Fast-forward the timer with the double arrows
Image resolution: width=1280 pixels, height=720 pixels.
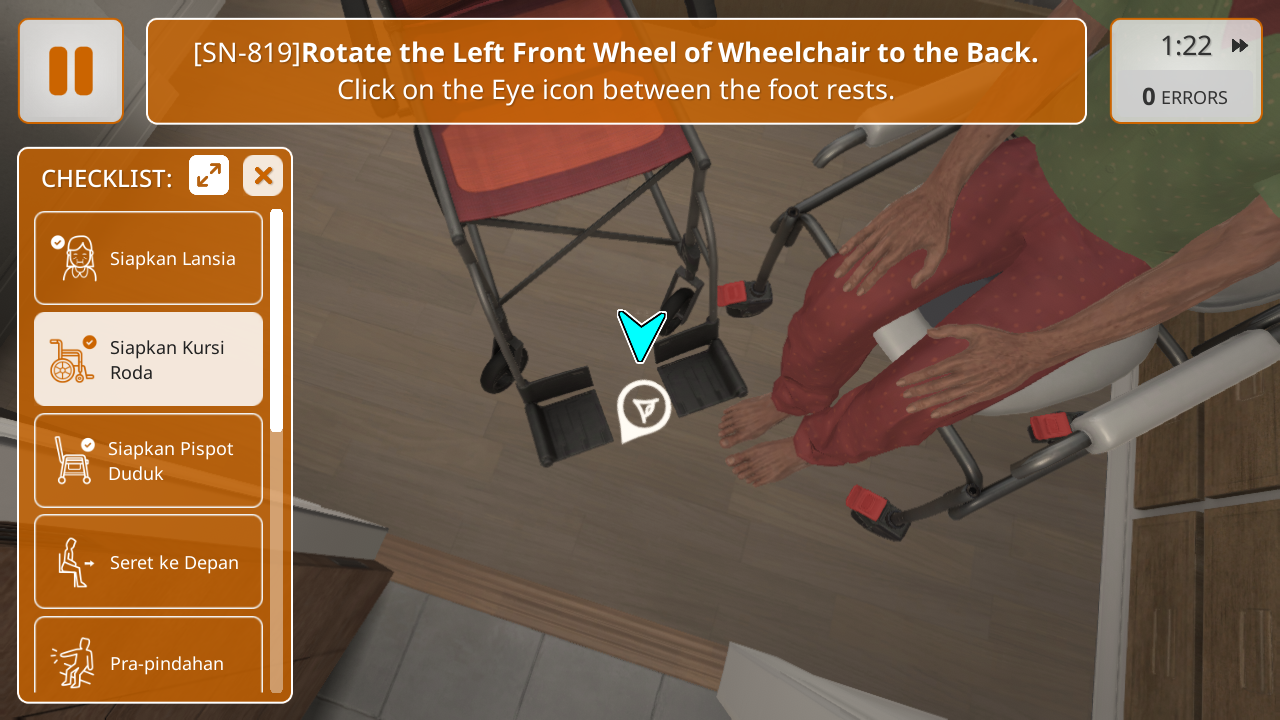pos(1240,46)
